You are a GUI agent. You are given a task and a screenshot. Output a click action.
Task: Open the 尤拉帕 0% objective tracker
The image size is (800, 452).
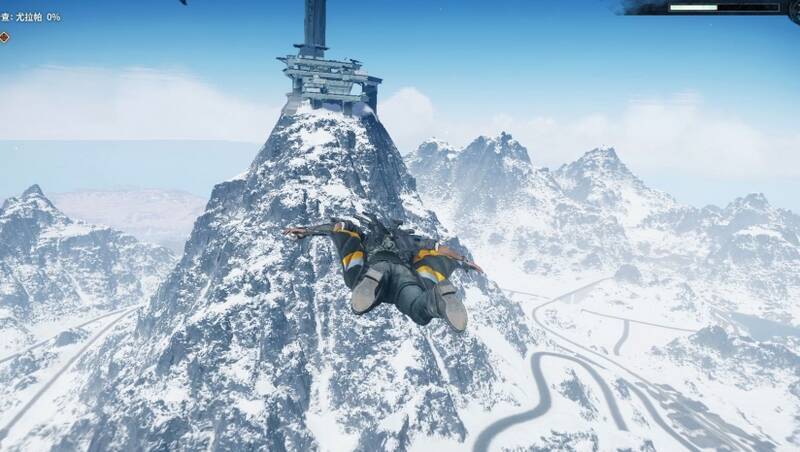point(31,17)
